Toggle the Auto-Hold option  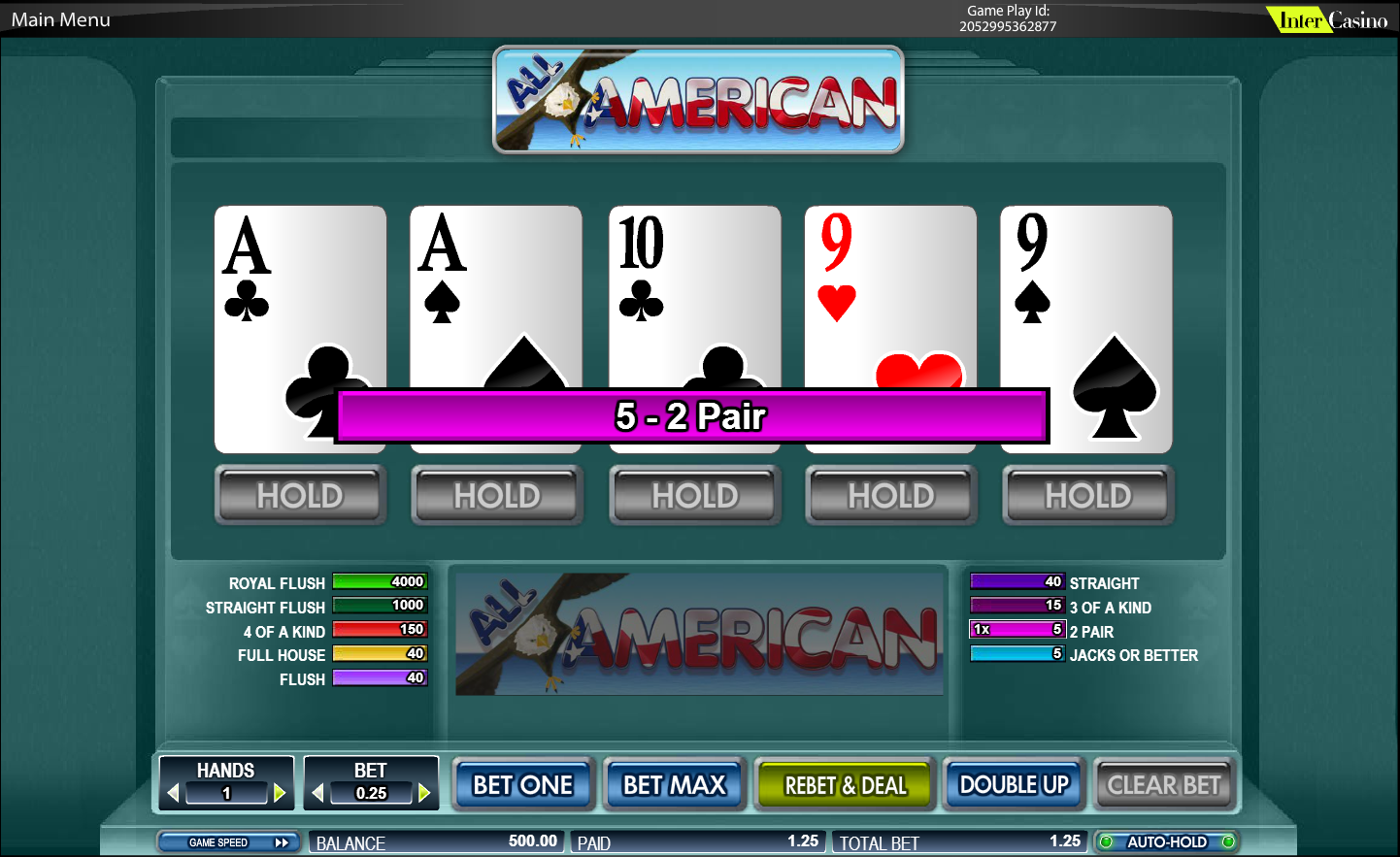(x=1166, y=841)
